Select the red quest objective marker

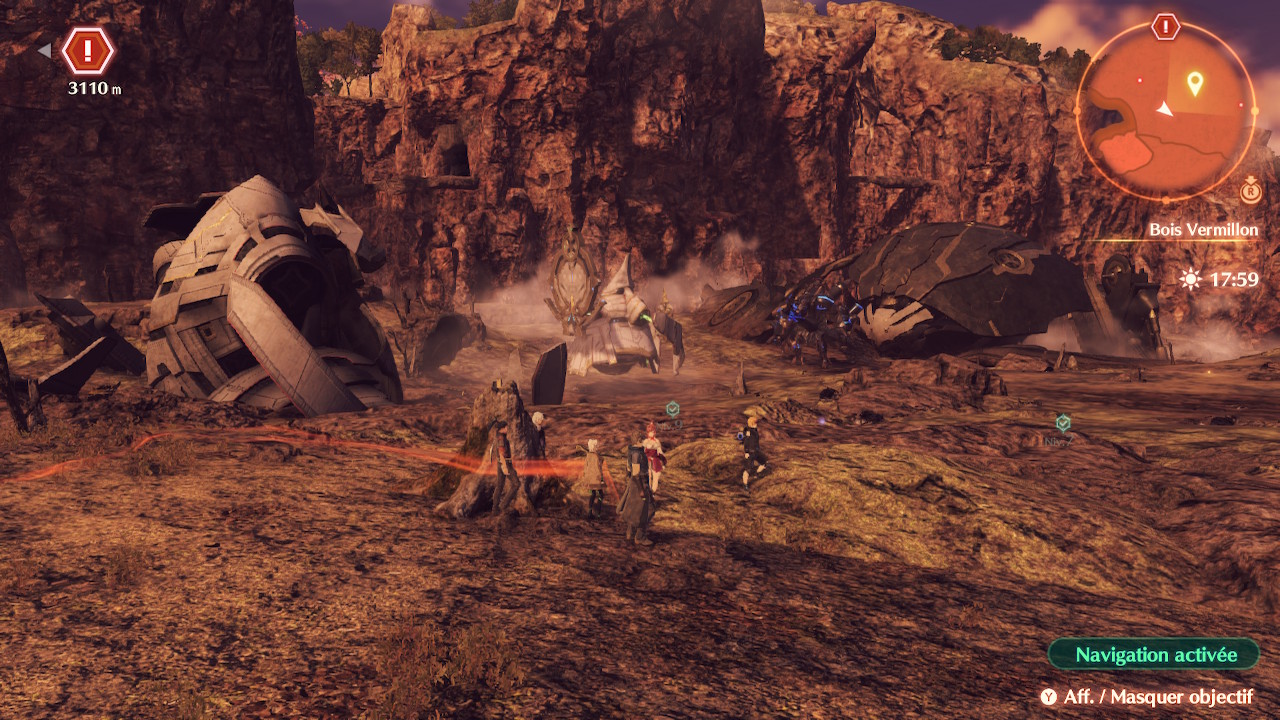pos(88,50)
